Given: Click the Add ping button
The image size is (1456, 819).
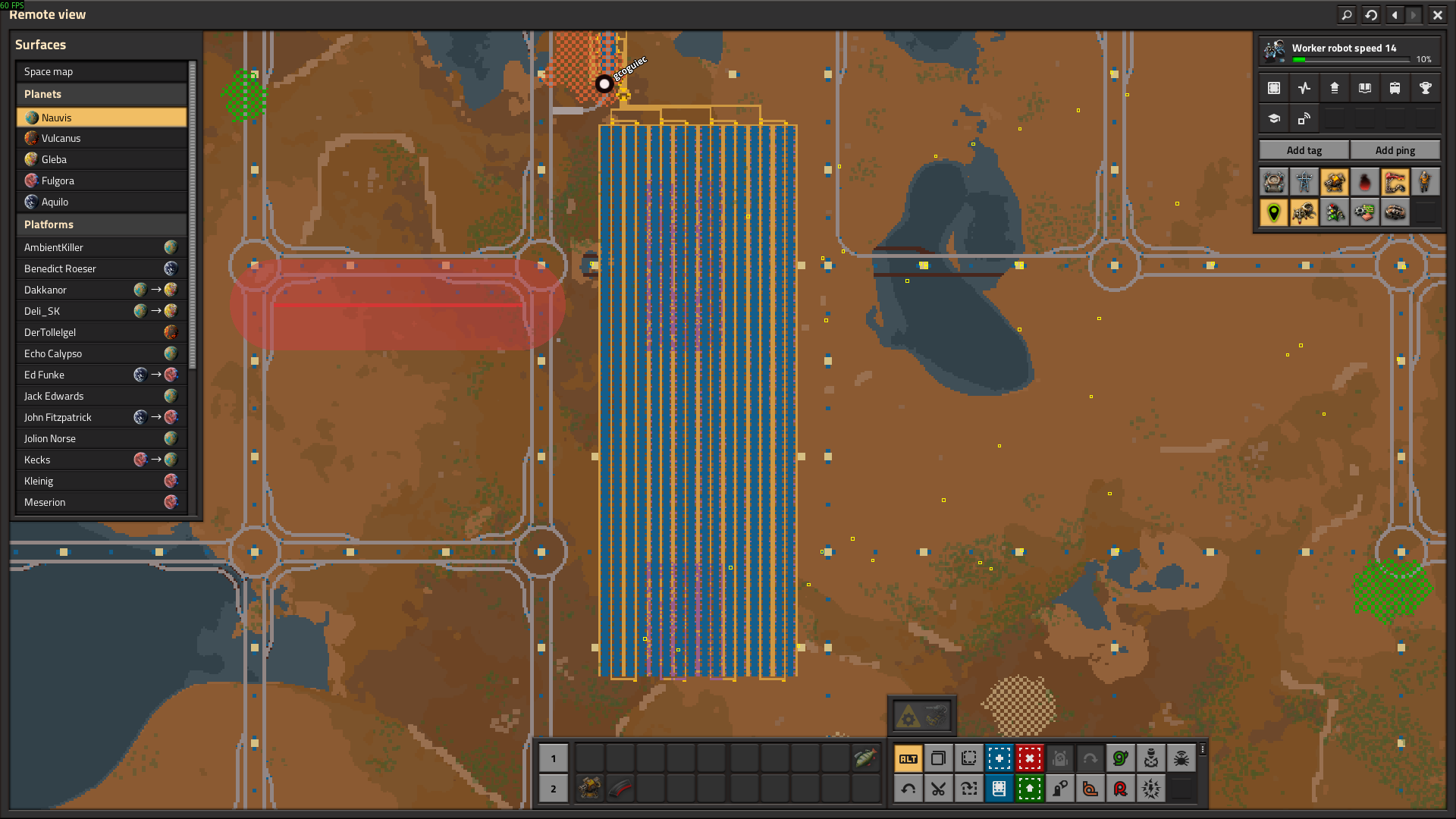Looking at the screenshot, I should click(x=1395, y=150).
